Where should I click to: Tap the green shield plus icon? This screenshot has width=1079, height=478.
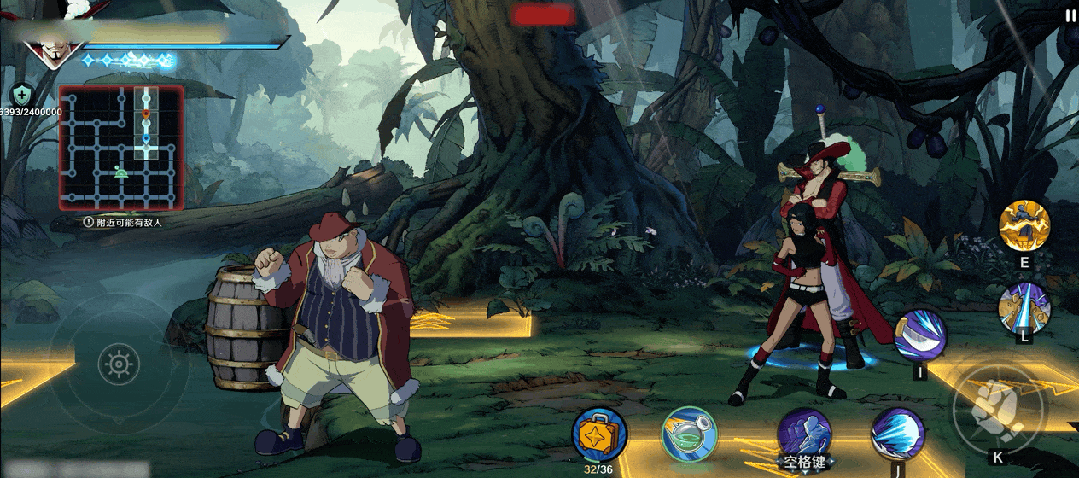tap(19, 94)
